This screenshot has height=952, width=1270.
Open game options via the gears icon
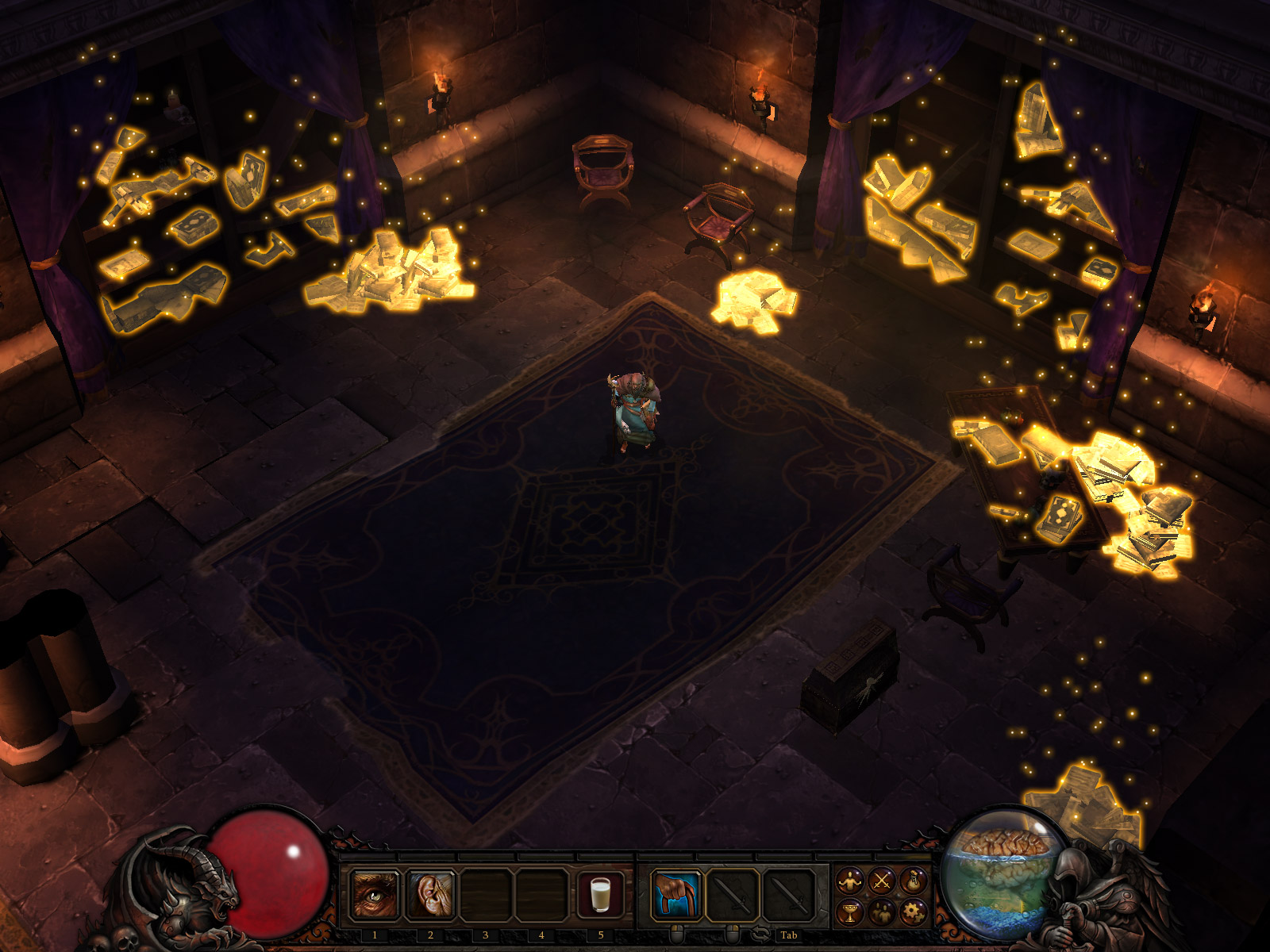tap(912, 912)
